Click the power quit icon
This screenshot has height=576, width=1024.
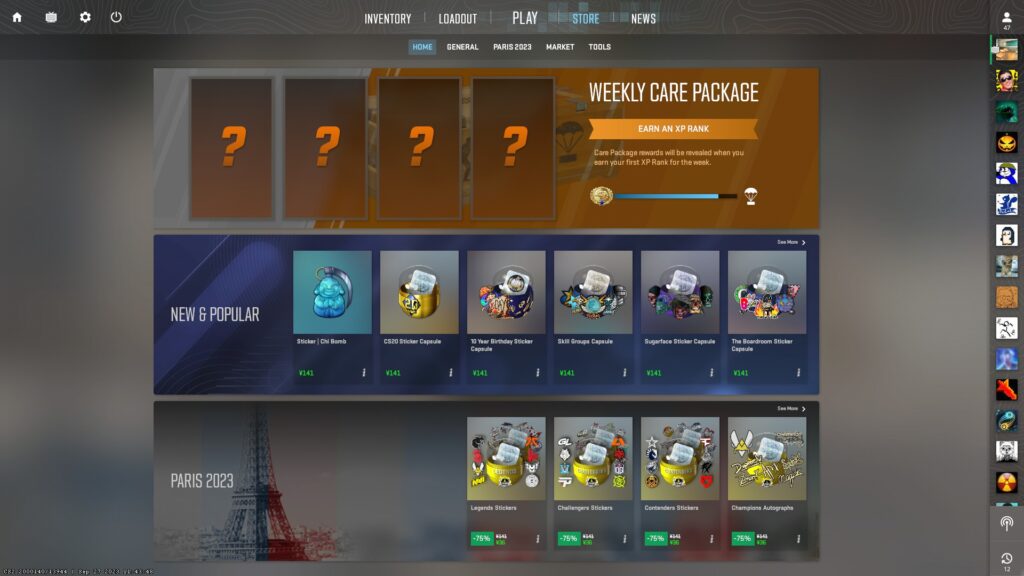116,17
